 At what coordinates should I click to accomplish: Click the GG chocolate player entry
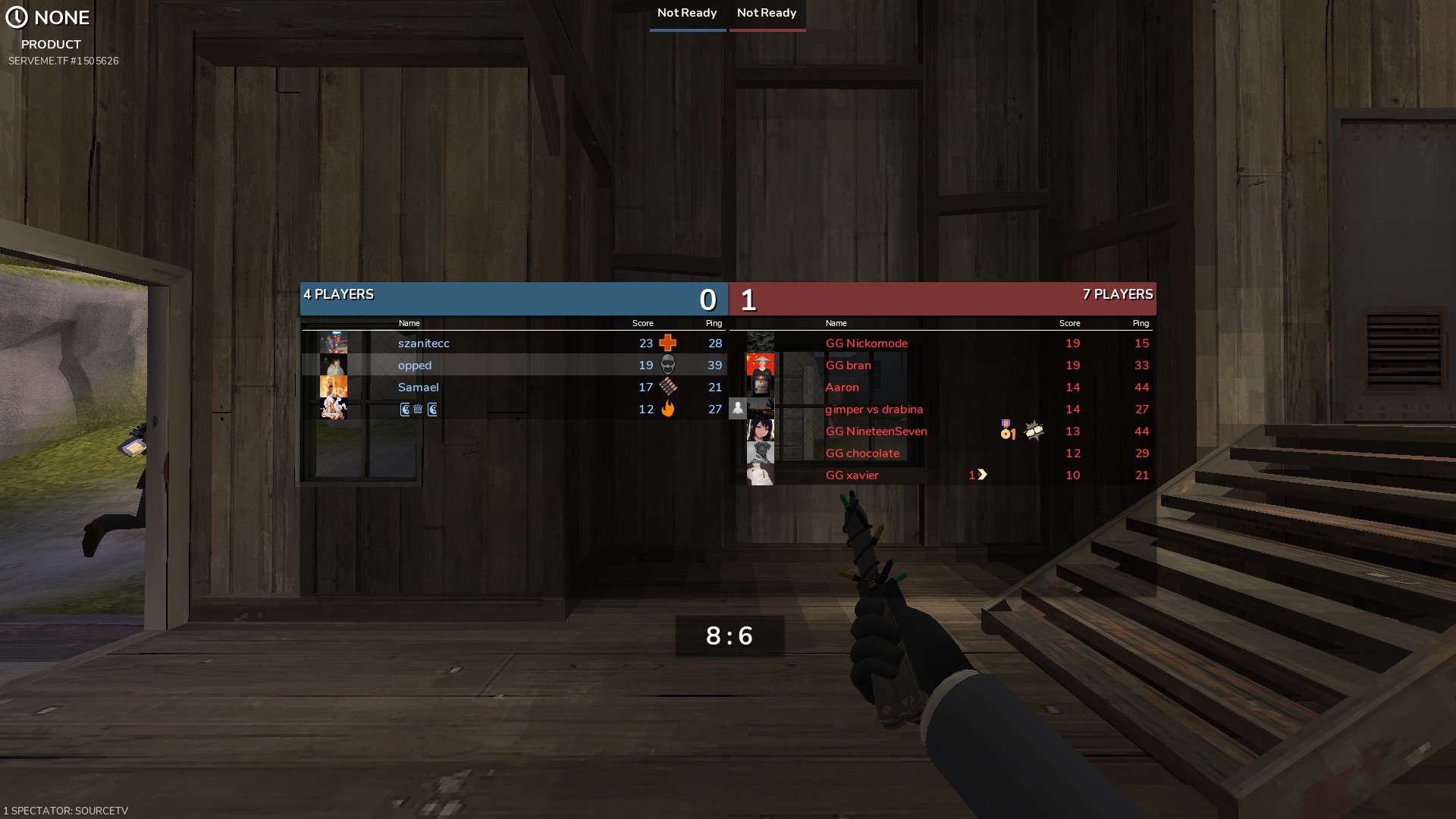tap(862, 453)
